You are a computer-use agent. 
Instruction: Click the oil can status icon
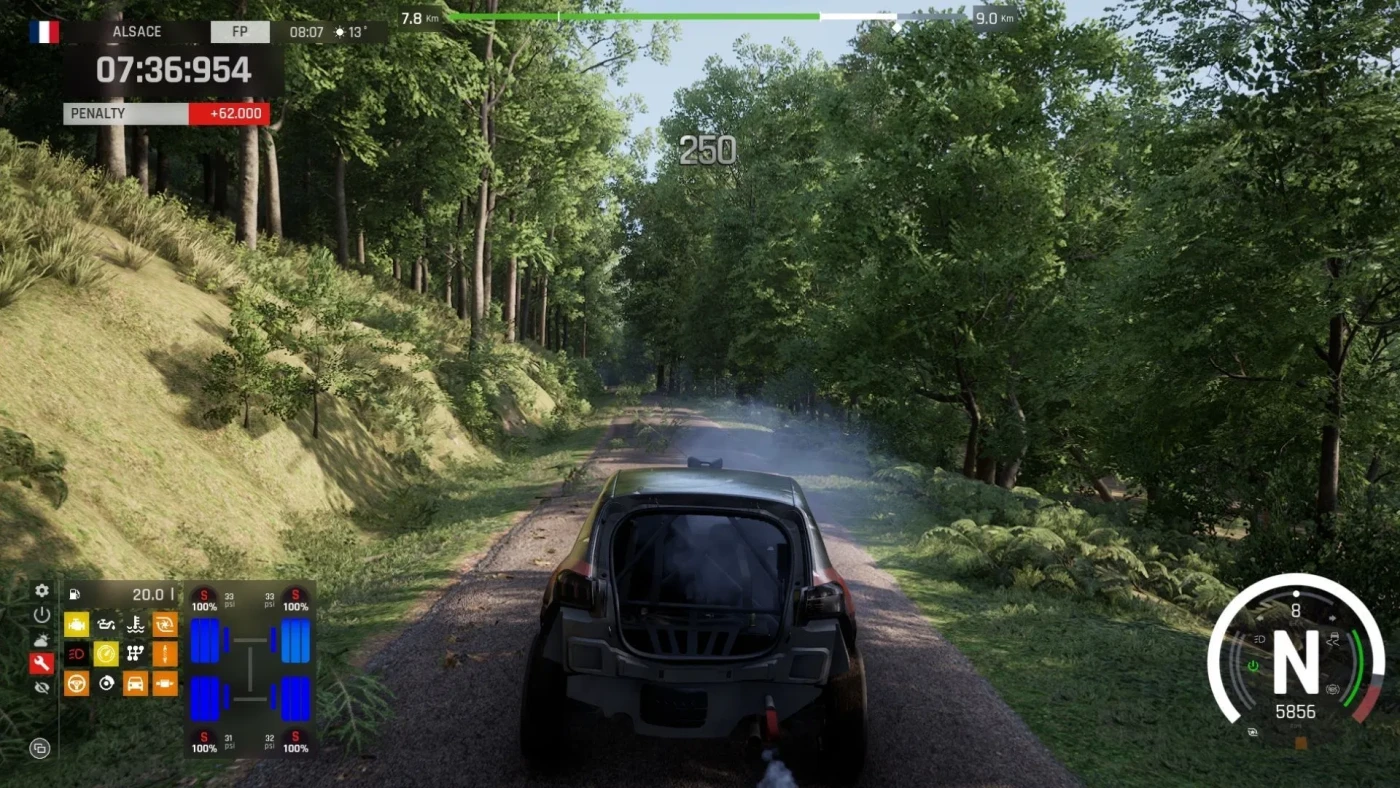pyautogui.click(x=106, y=625)
